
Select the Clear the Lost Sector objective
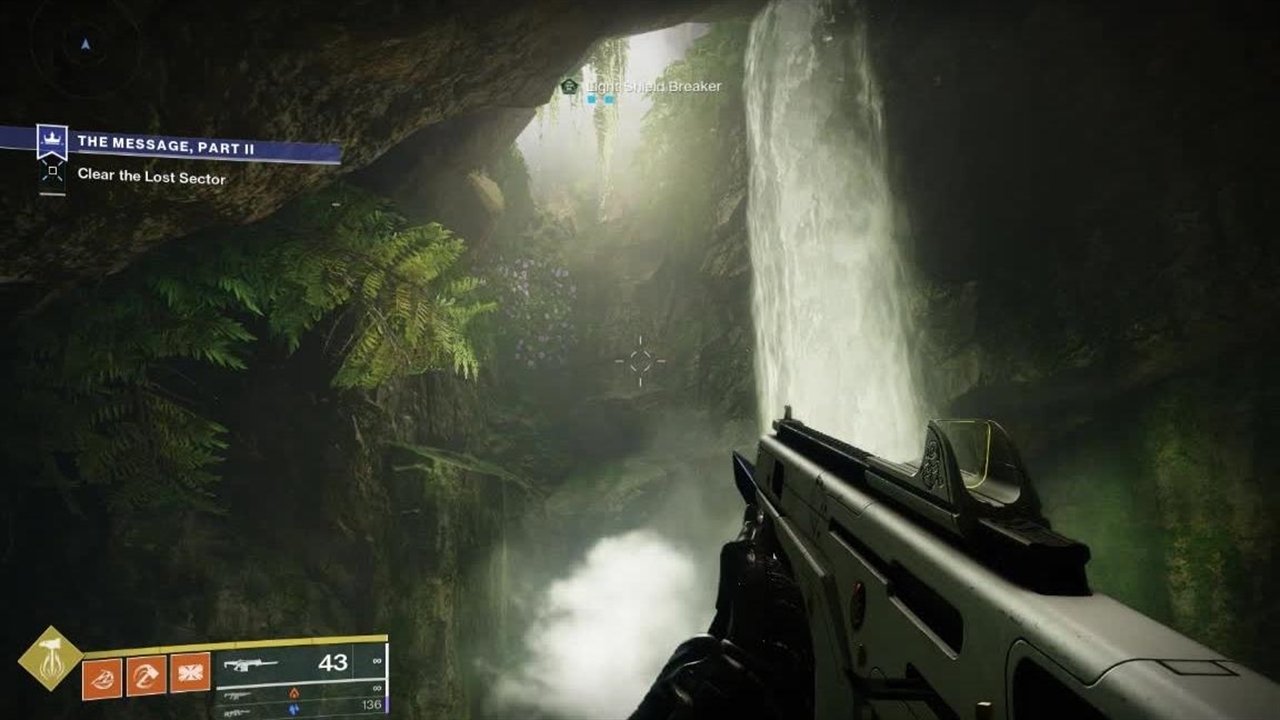[x=151, y=178]
